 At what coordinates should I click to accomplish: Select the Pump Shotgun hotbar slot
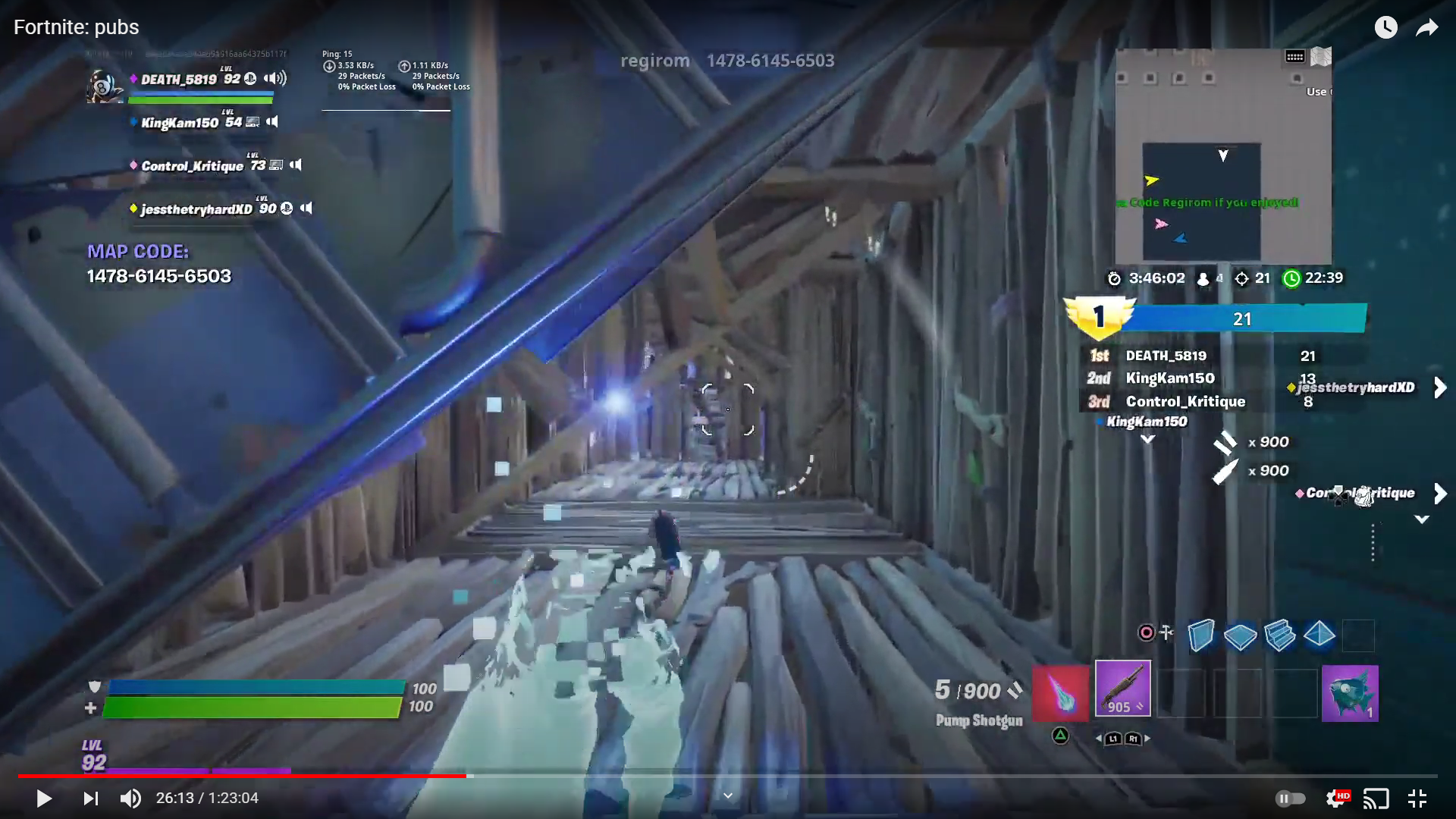[1122, 688]
